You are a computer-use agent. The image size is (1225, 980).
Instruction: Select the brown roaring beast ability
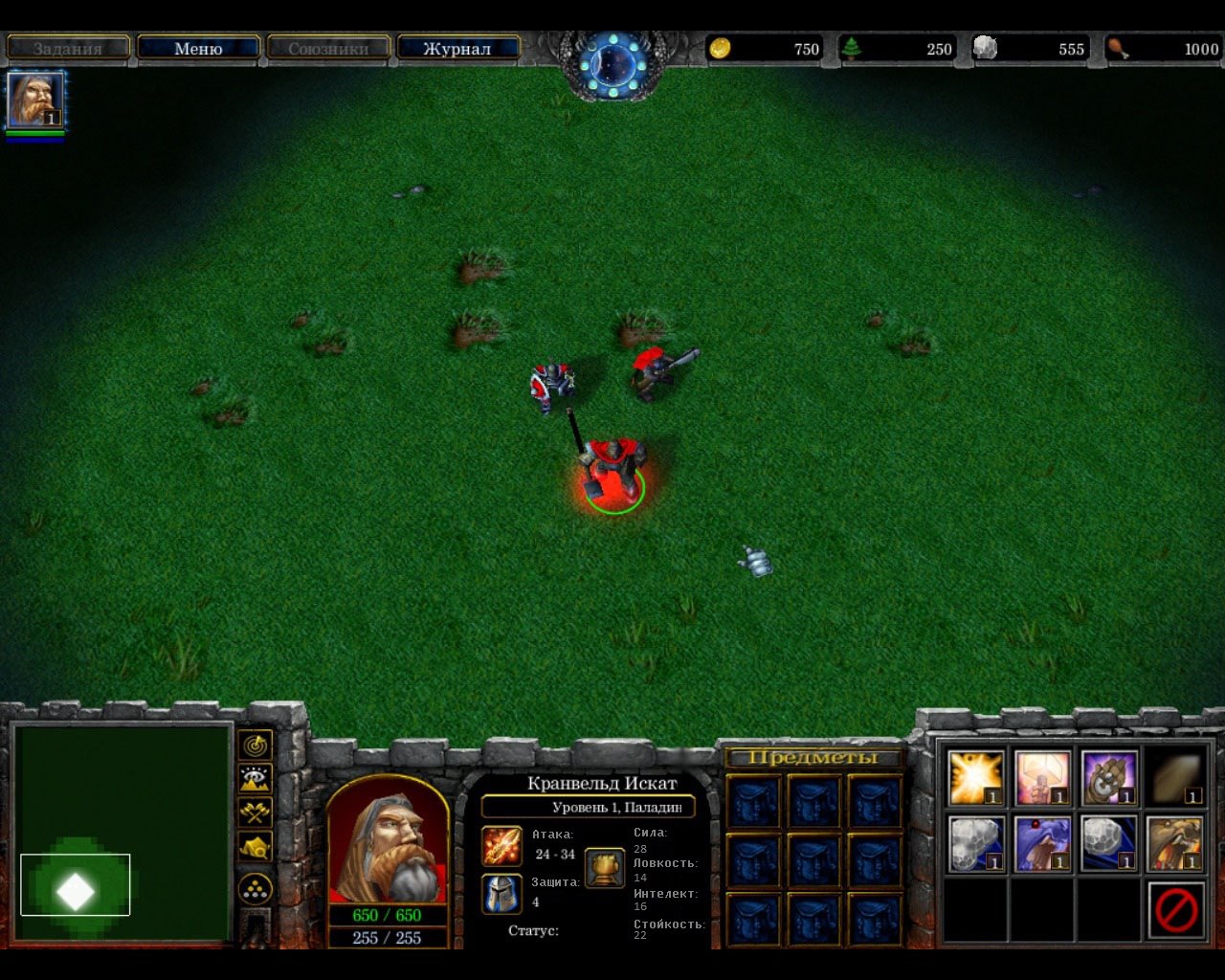(1174, 843)
